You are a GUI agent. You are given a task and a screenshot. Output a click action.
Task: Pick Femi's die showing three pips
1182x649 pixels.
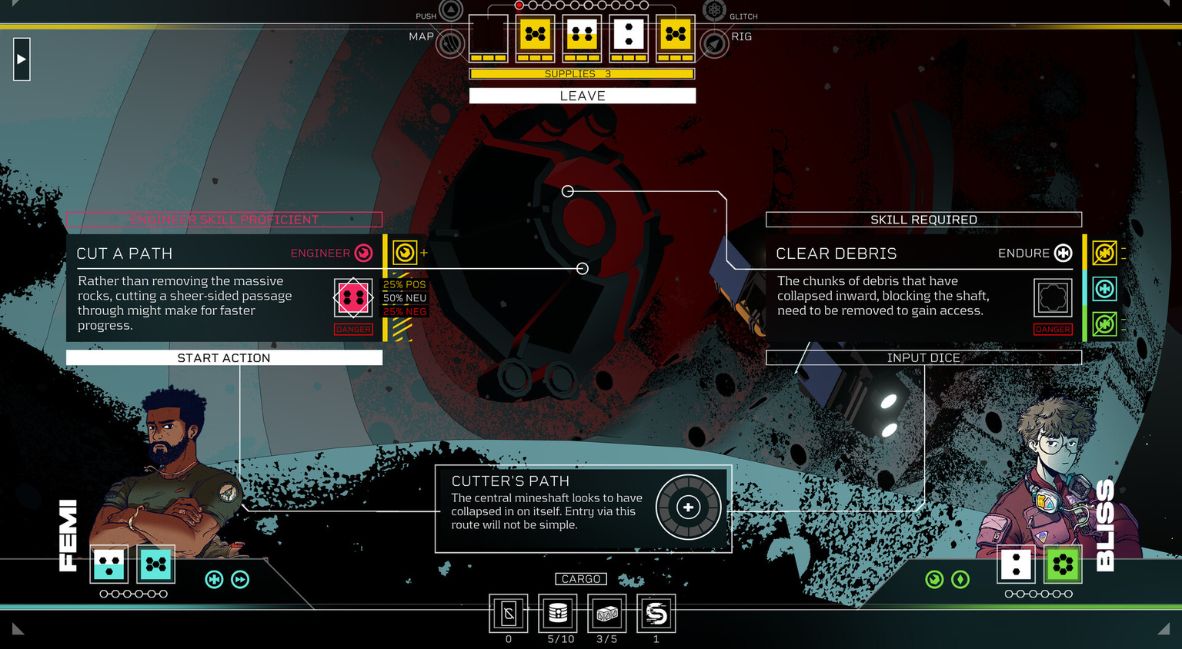click(x=109, y=564)
